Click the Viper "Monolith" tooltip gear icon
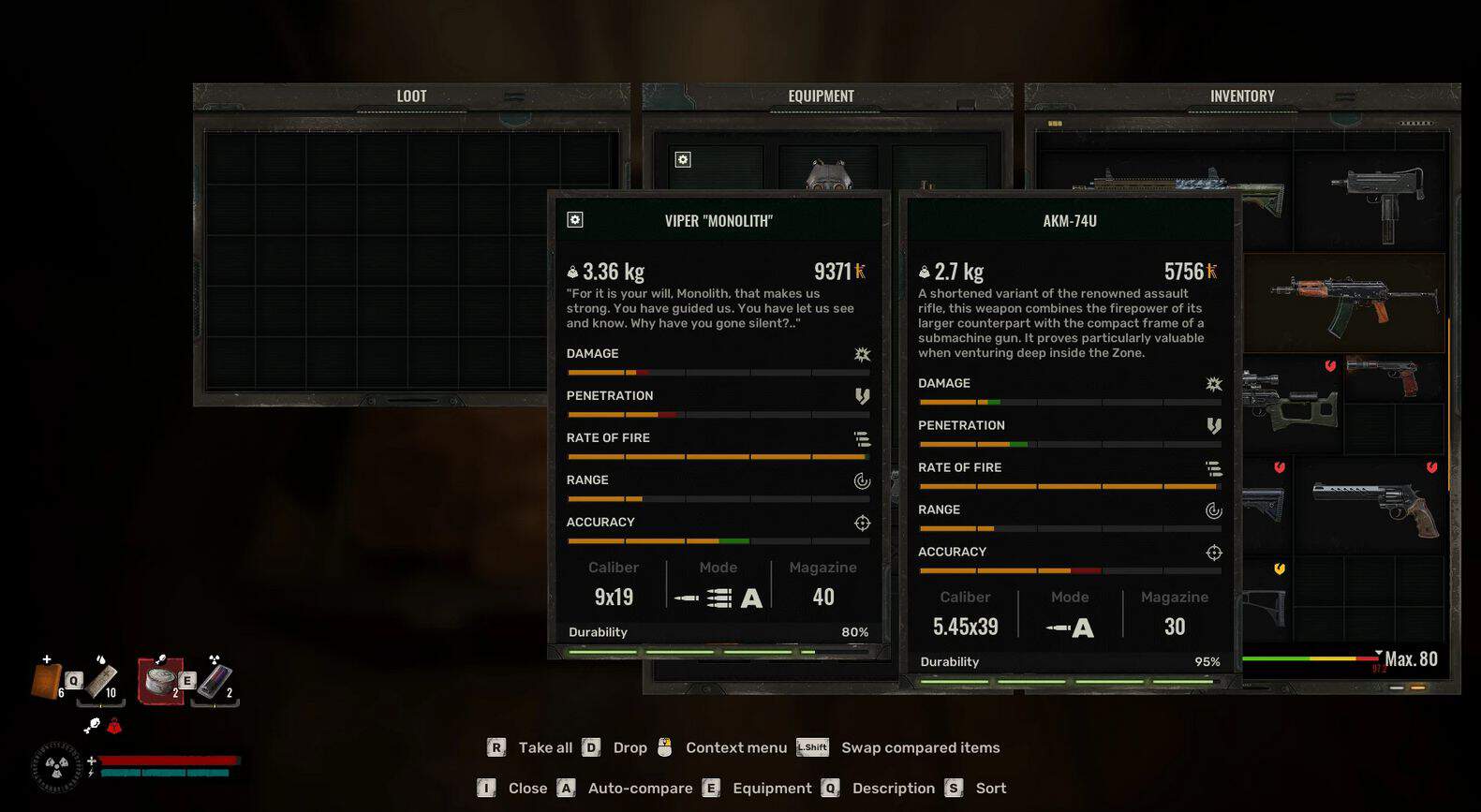Image resolution: width=1481 pixels, height=812 pixels. click(575, 220)
